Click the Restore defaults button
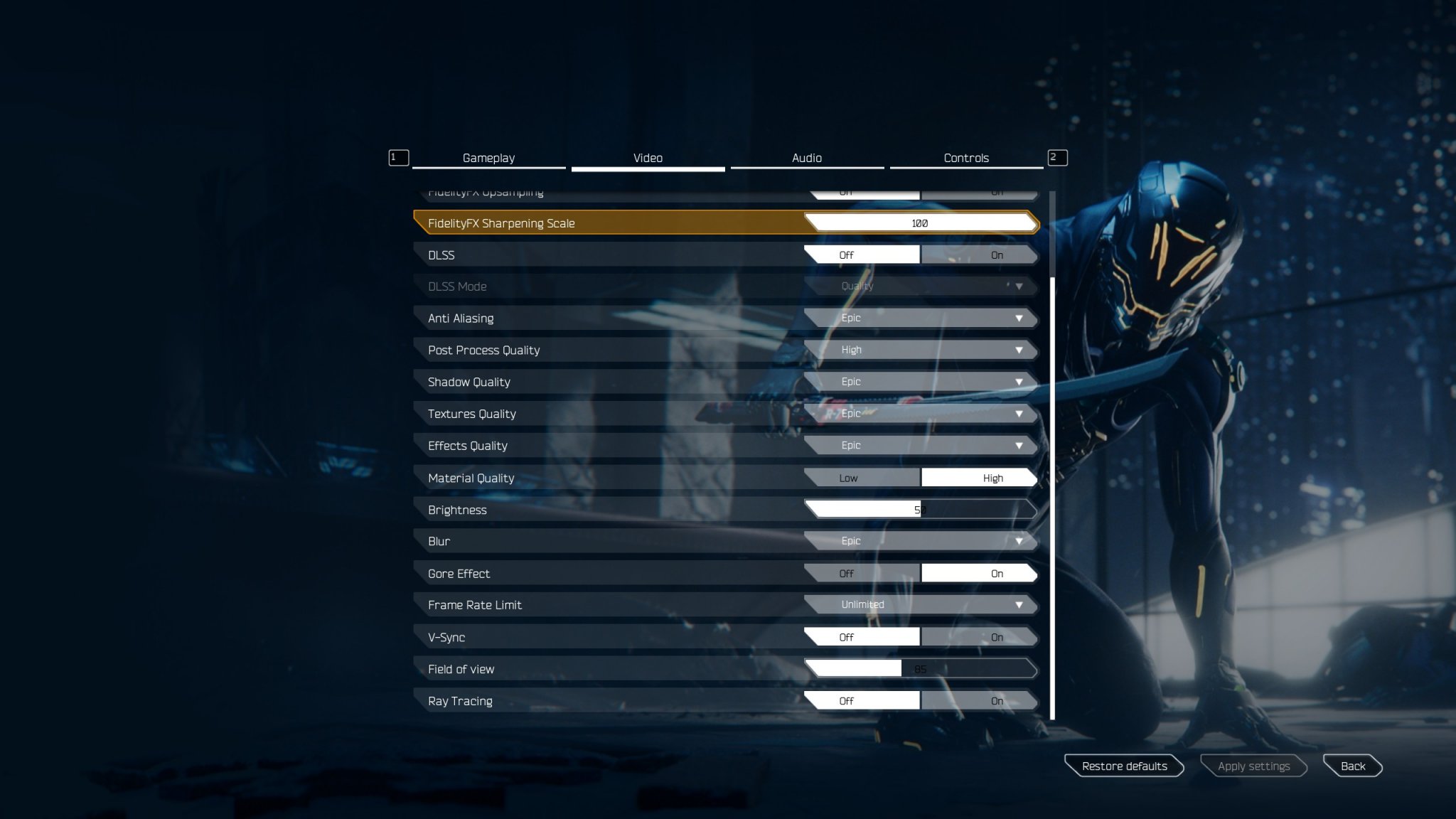 tap(1124, 766)
